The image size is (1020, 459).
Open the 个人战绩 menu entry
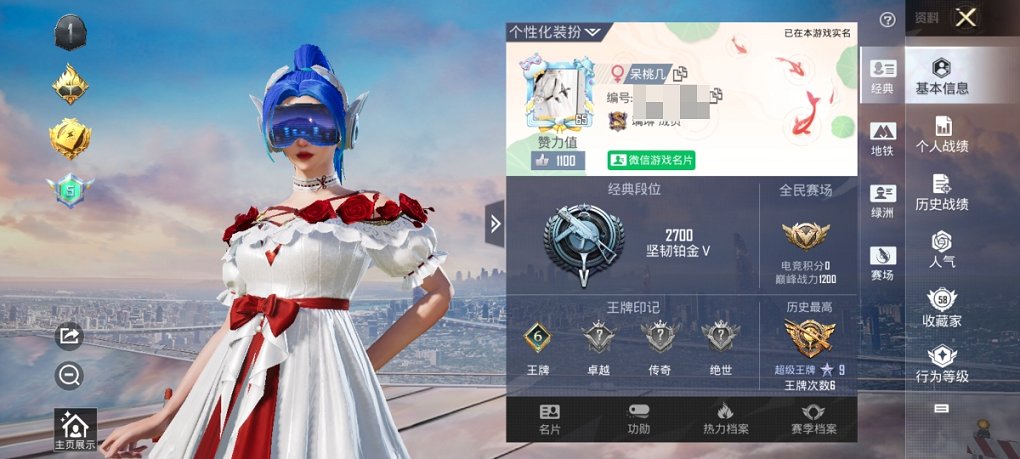click(x=942, y=134)
